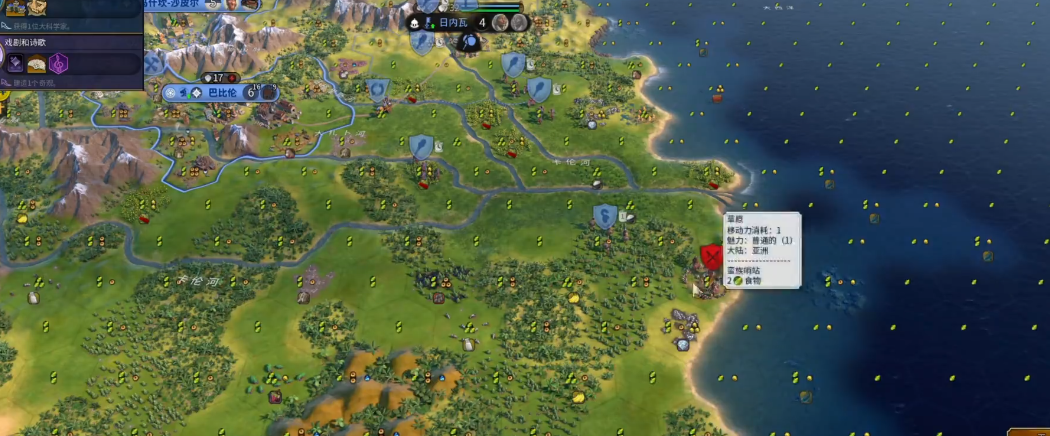Click 巴比伦's production icon on its banner
The width and height of the screenshot is (1050, 436).
click(x=268, y=93)
